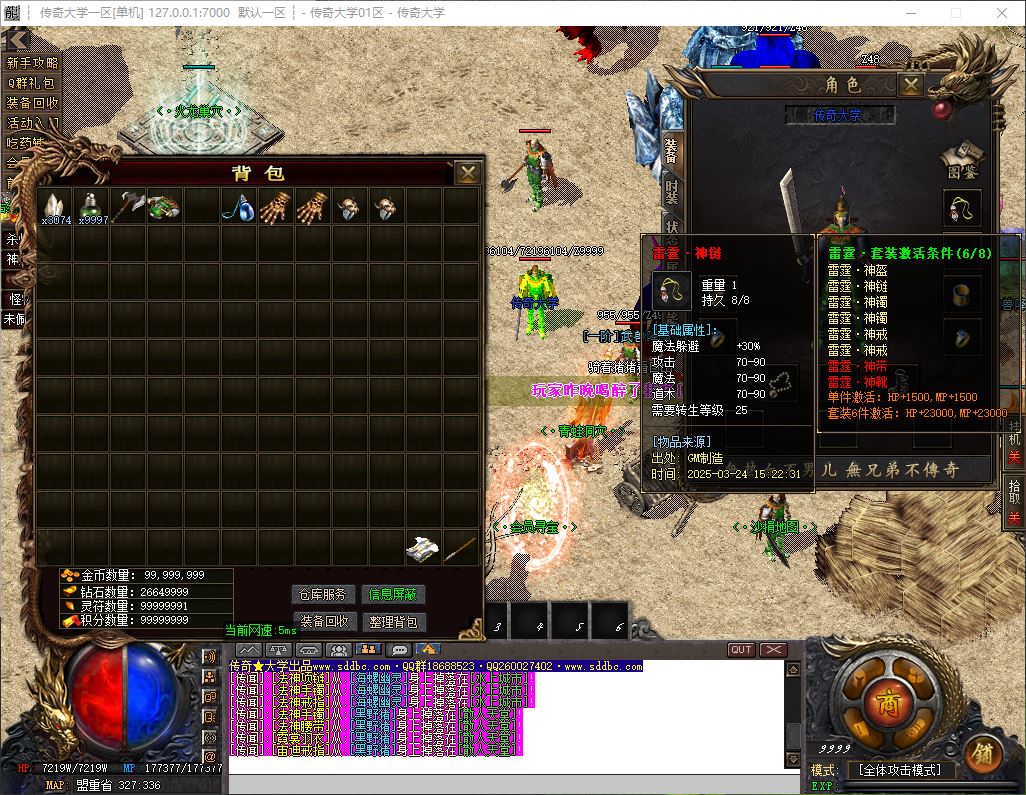Close the 角色 character panel

(910, 86)
